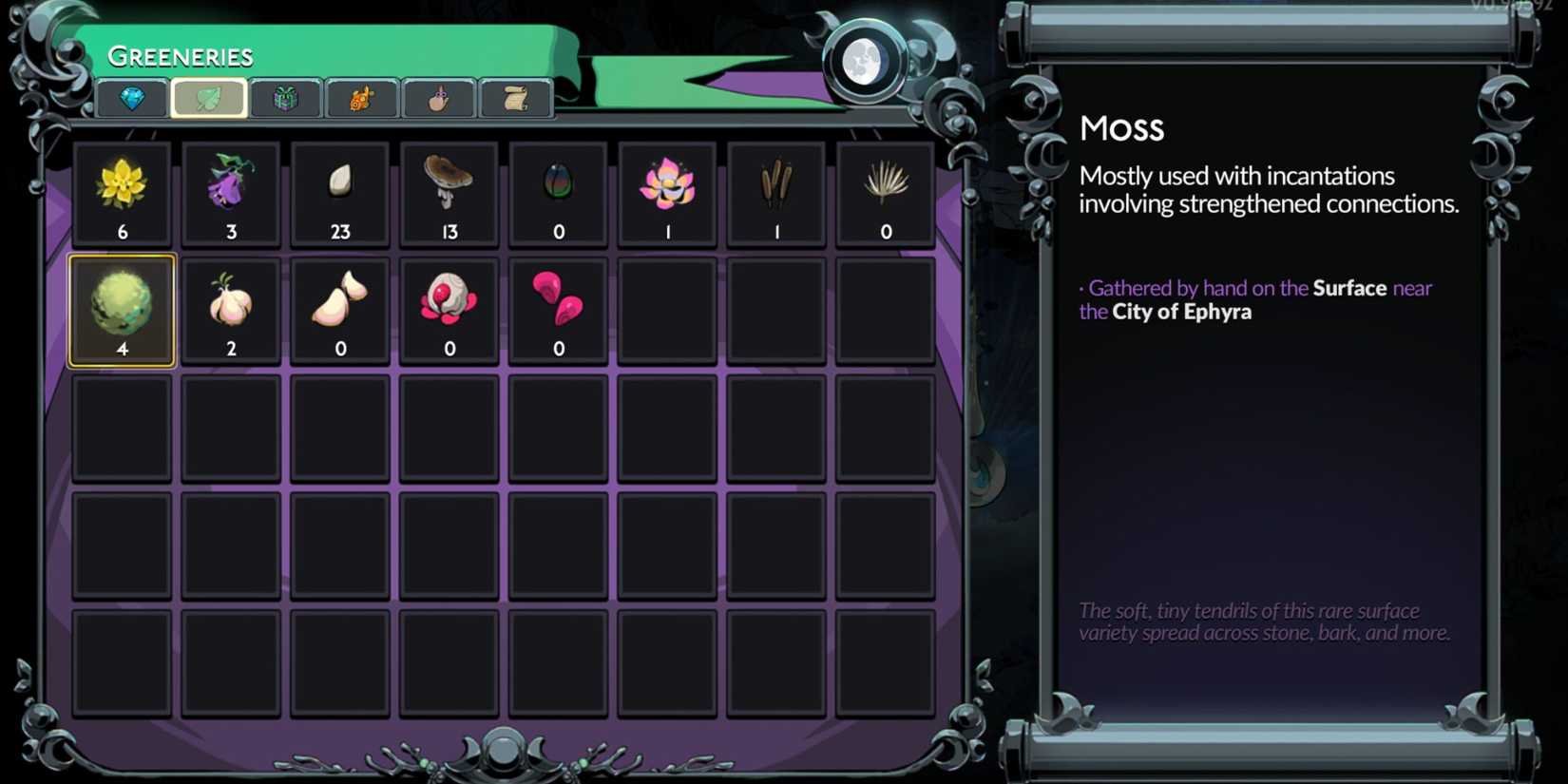
Task: Select the pink Lotus flower item
Action: tap(667, 193)
